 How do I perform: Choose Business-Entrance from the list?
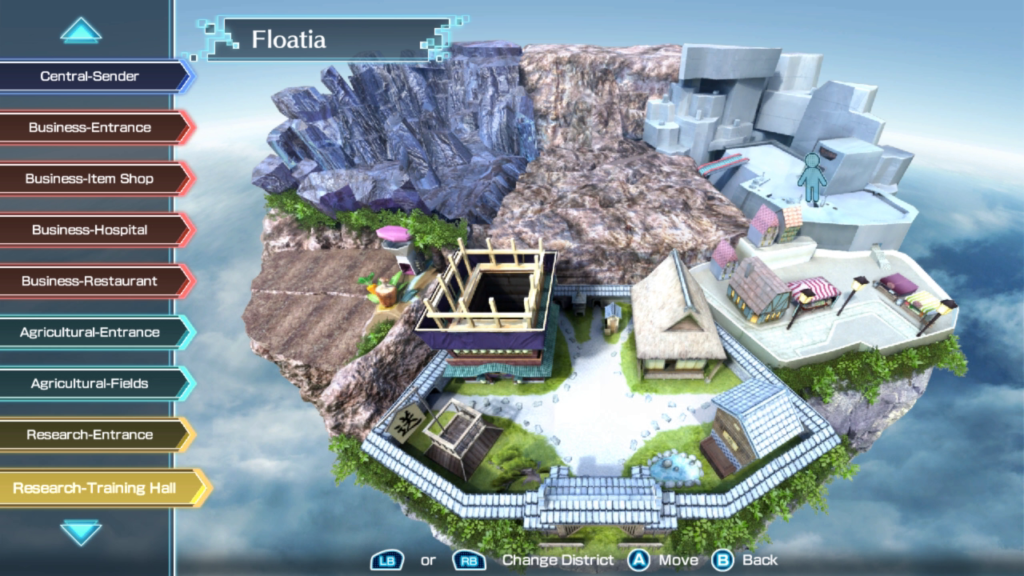(x=90, y=127)
